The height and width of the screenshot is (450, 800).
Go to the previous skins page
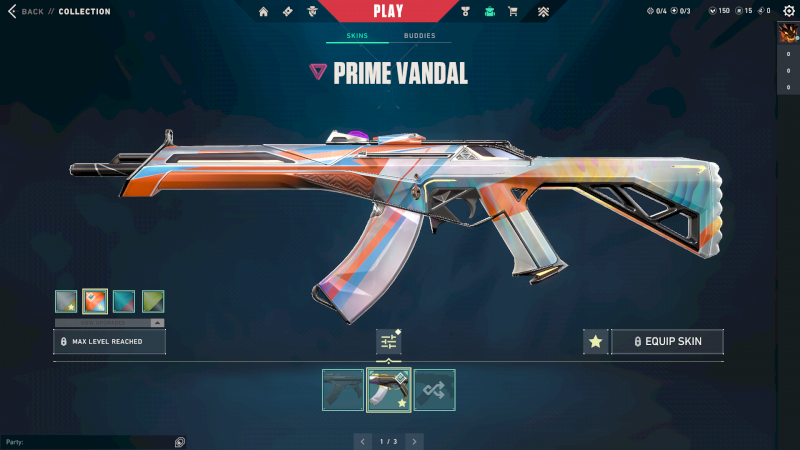click(363, 441)
